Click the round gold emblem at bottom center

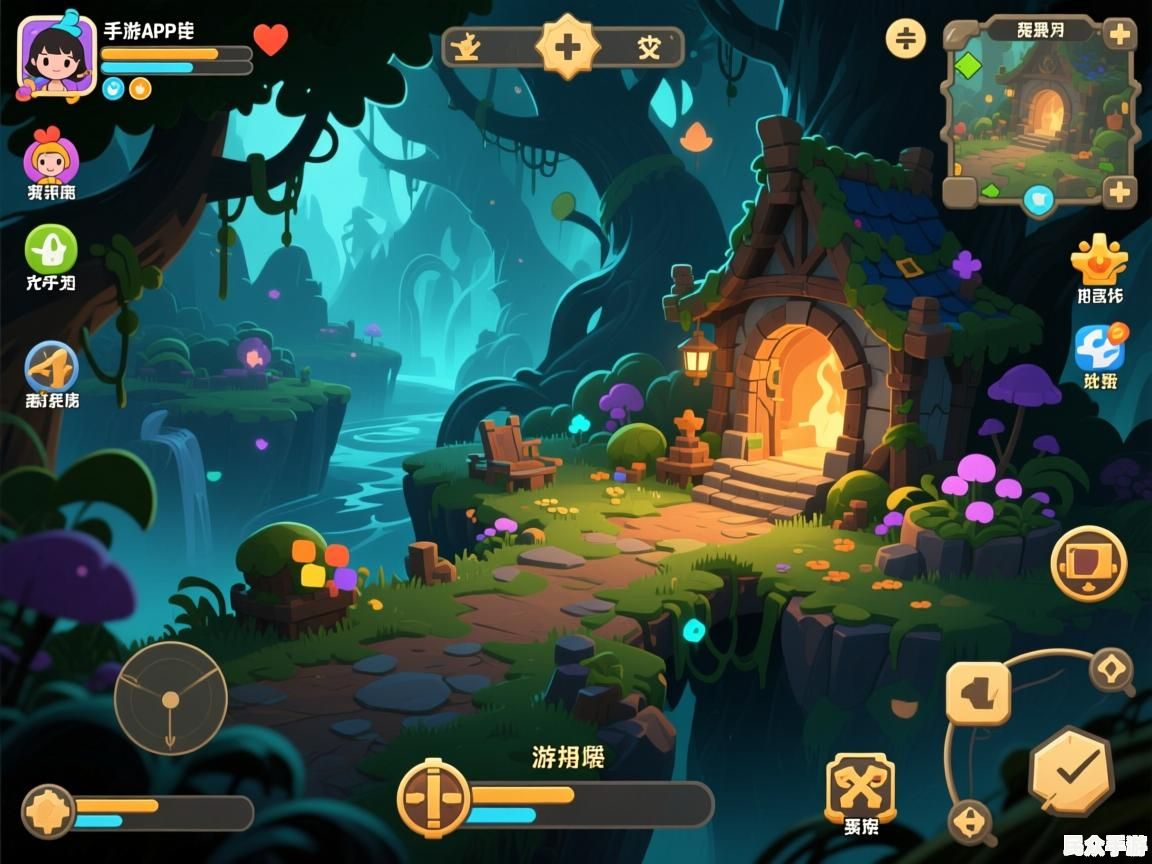(x=433, y=799)
